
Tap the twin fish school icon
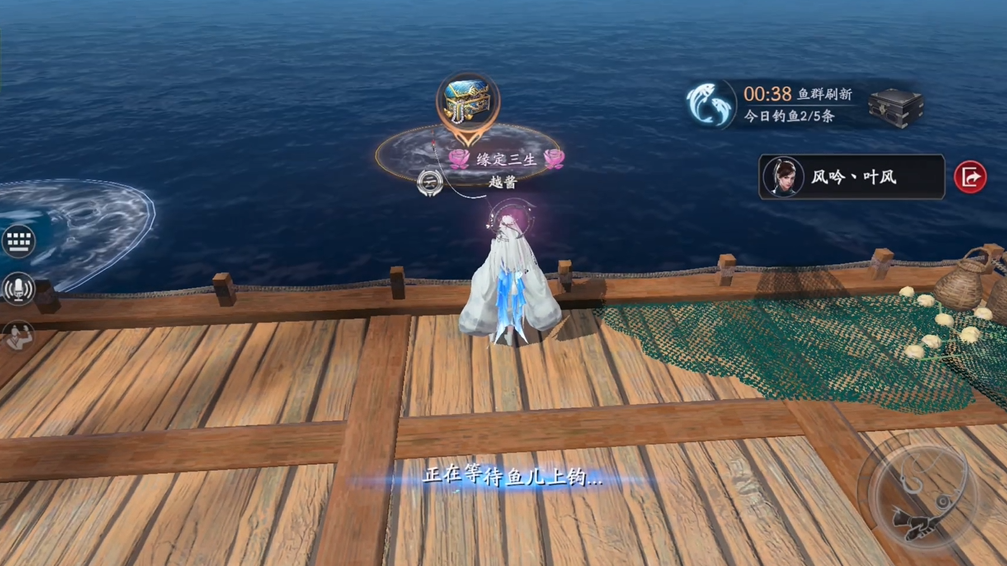click(x=711, y=104)
